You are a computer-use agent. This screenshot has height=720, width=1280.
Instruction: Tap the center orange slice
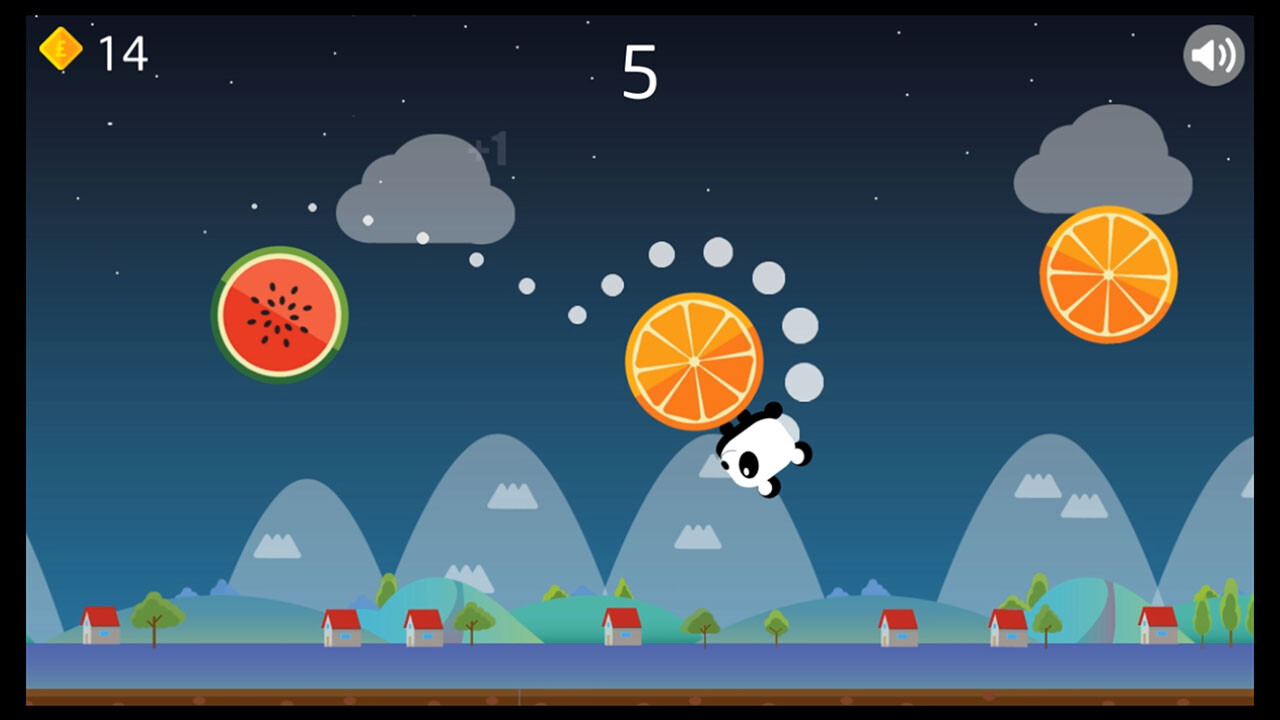pos(694,360)
